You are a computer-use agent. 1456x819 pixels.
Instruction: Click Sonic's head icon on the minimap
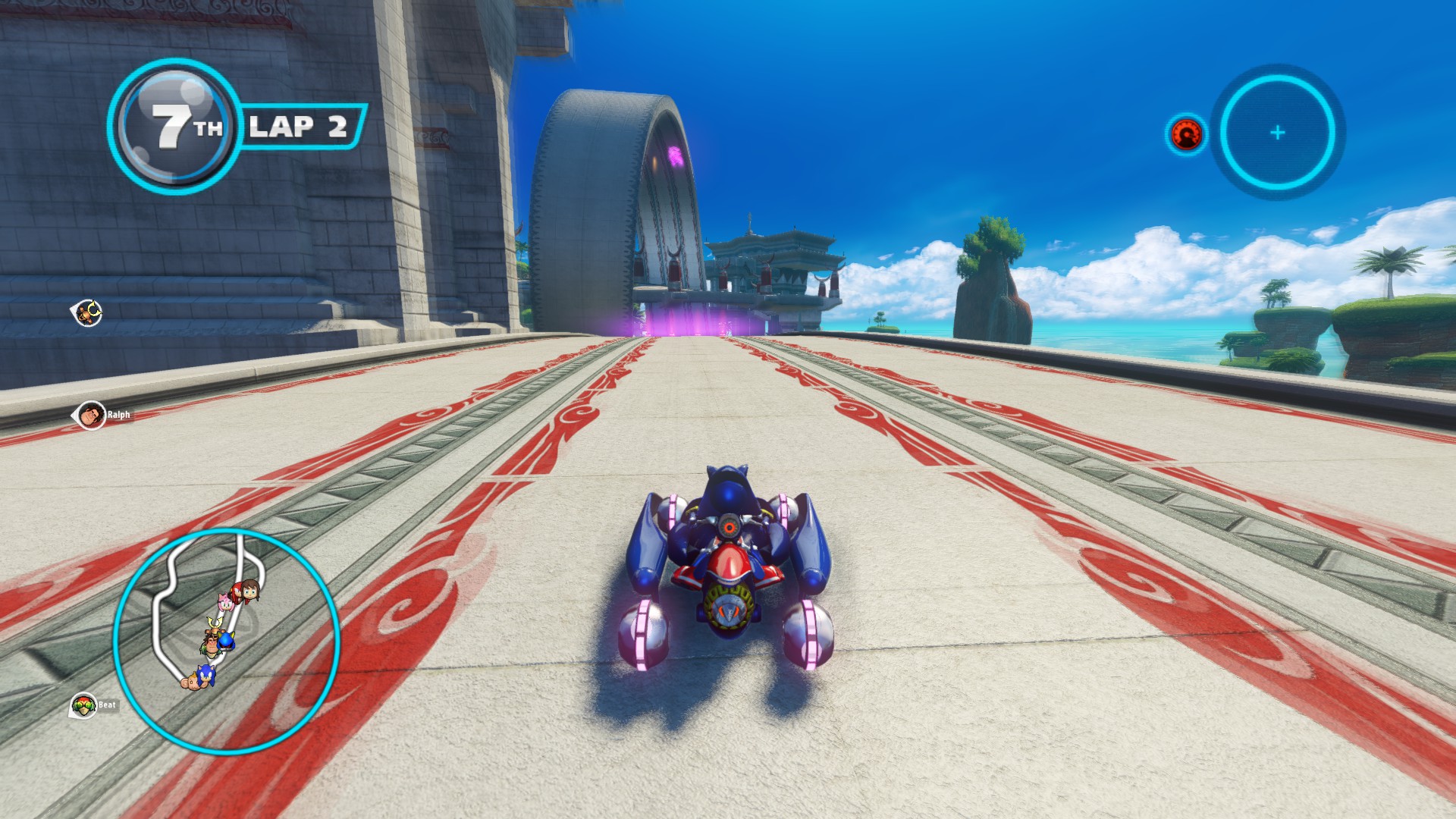[206, 675]
